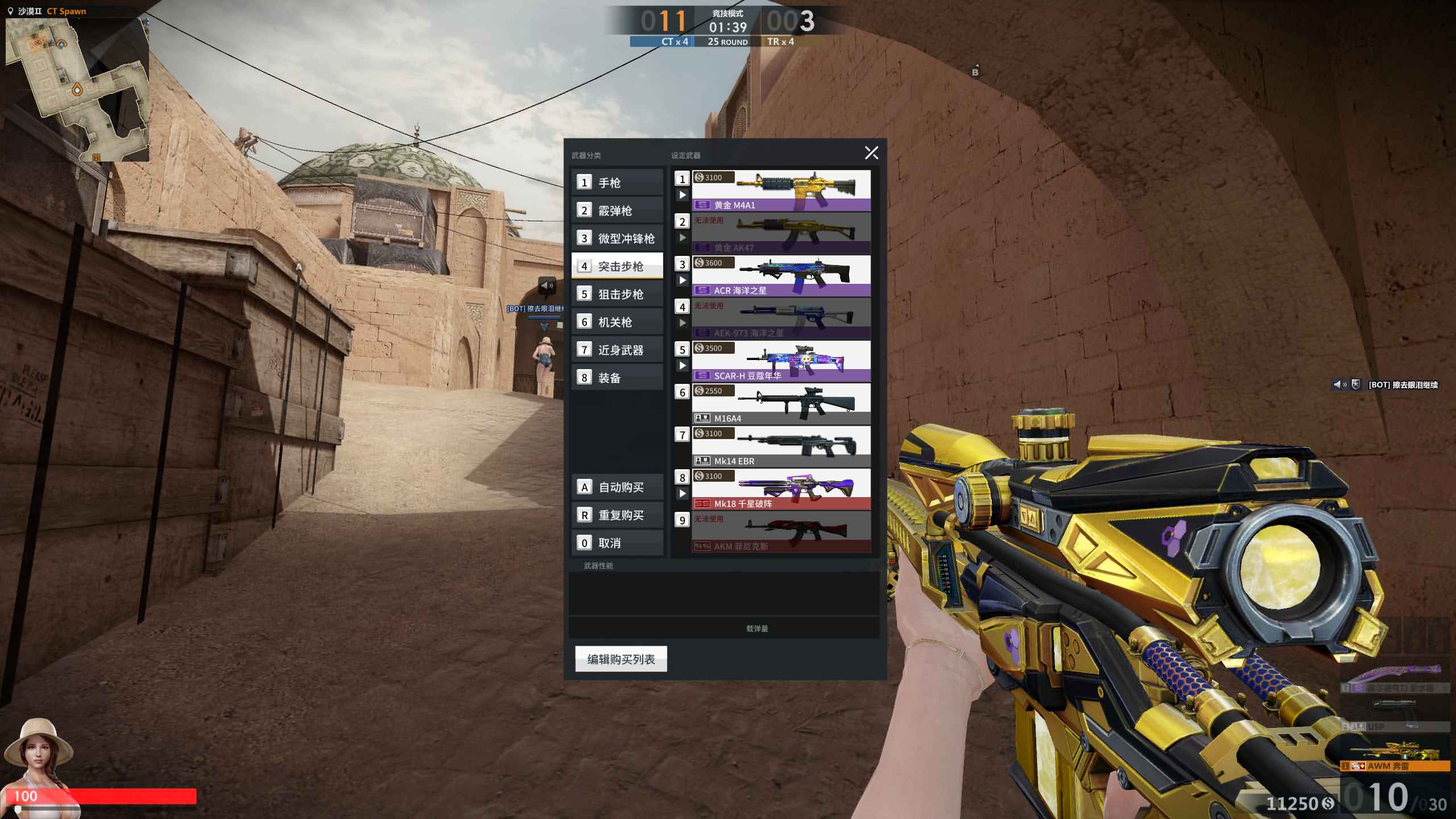Close the weapon buy menu
The image size is (1456, 819).
click(x=871, y=152)
